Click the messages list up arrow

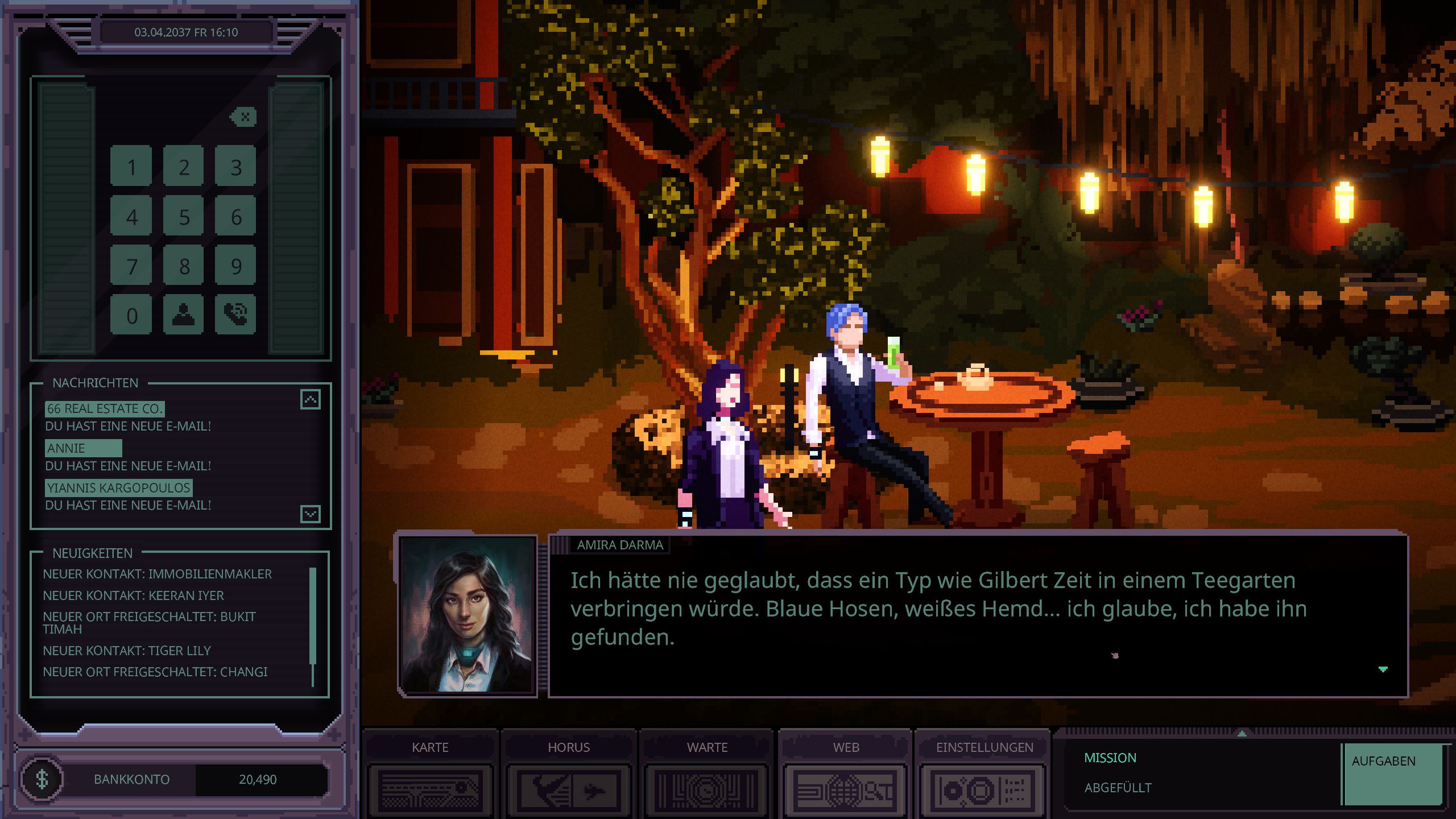(311, 399)
